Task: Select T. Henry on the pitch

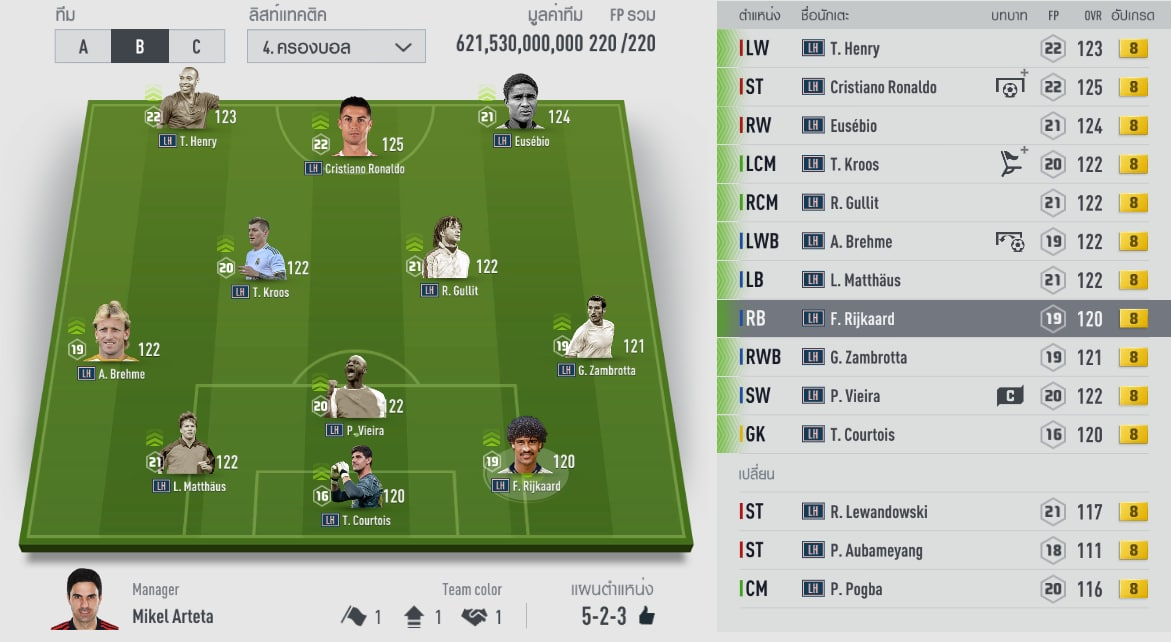Action: pos(189,108)
